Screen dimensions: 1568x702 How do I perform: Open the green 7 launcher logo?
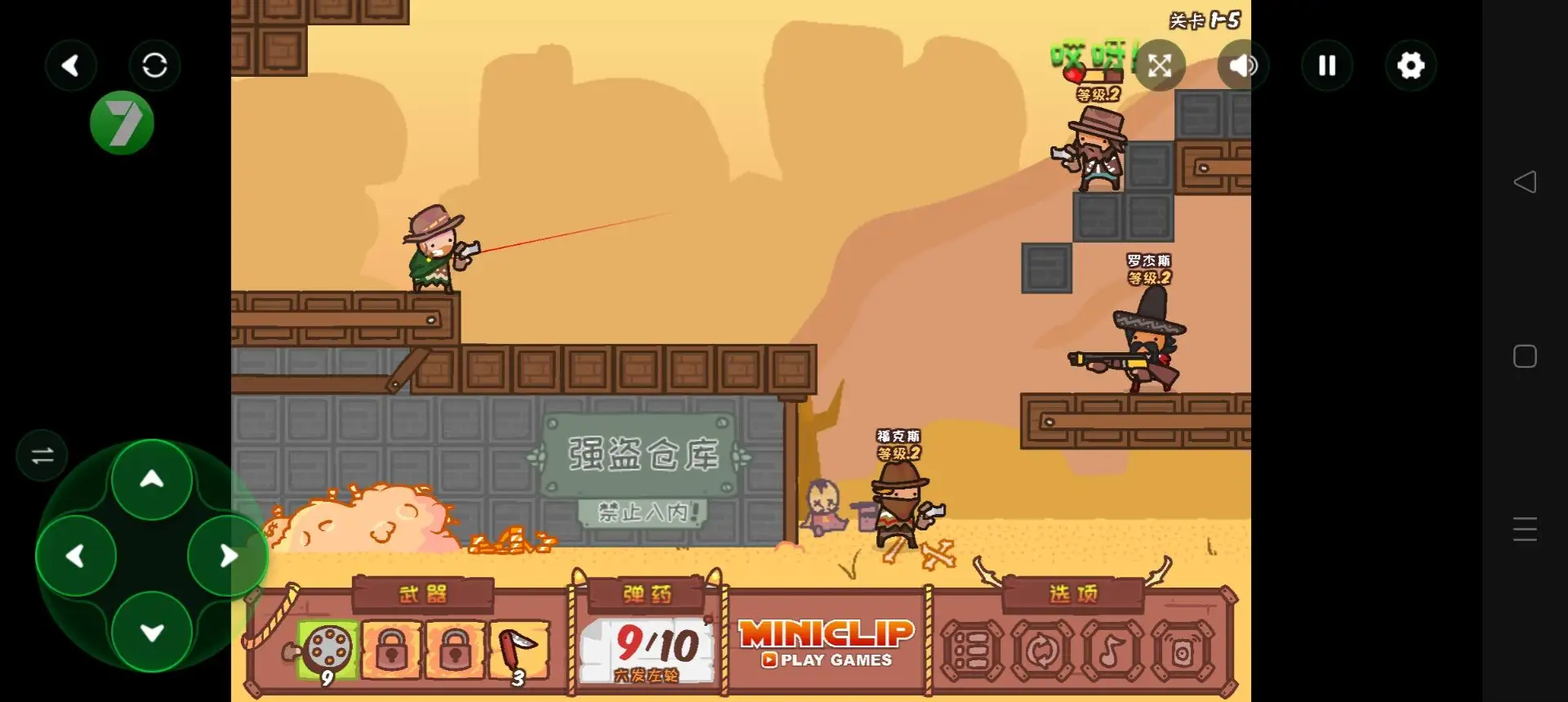click(122, 123)
